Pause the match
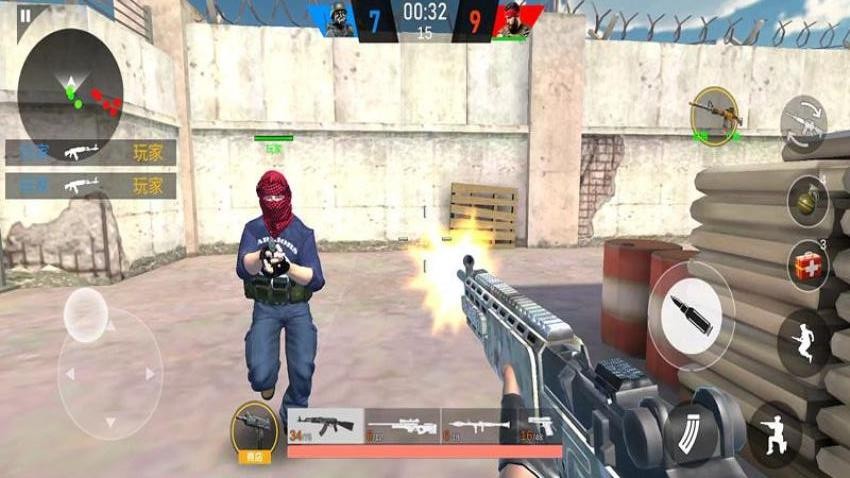 coord(25,14)
